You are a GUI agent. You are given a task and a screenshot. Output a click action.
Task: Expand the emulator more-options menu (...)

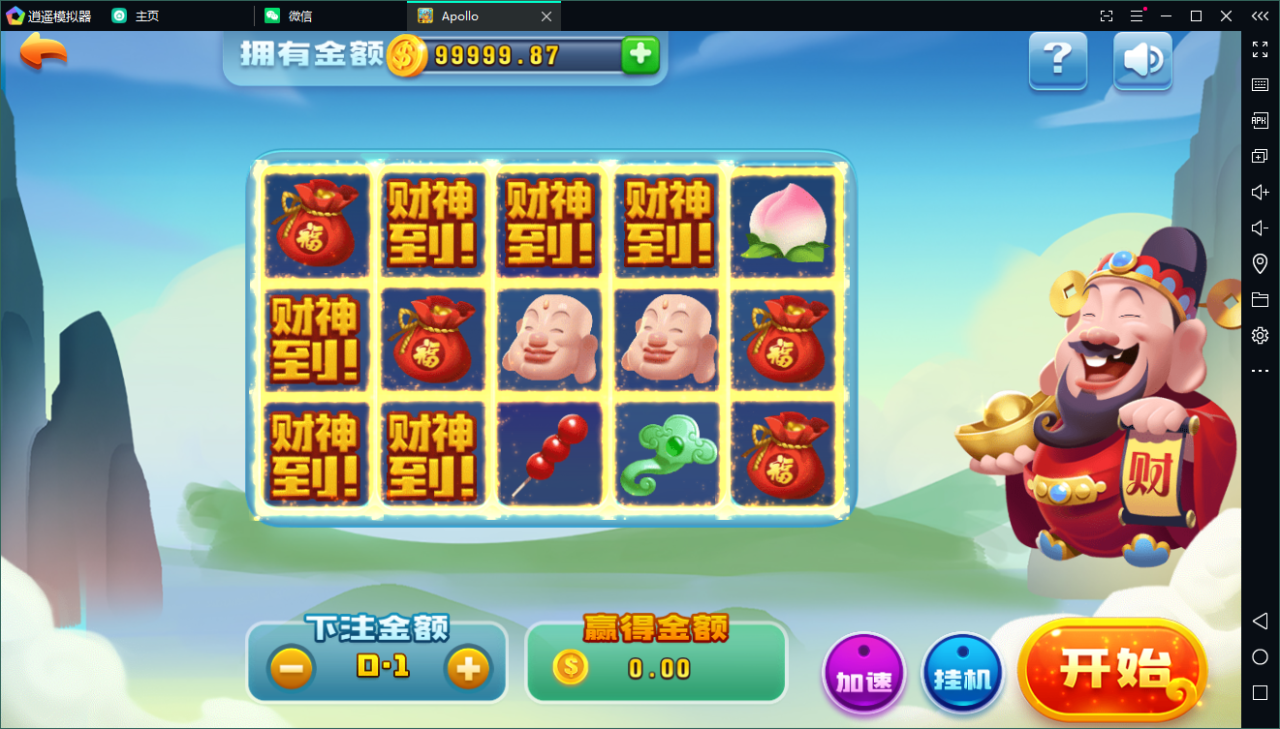pos(1259,370)
